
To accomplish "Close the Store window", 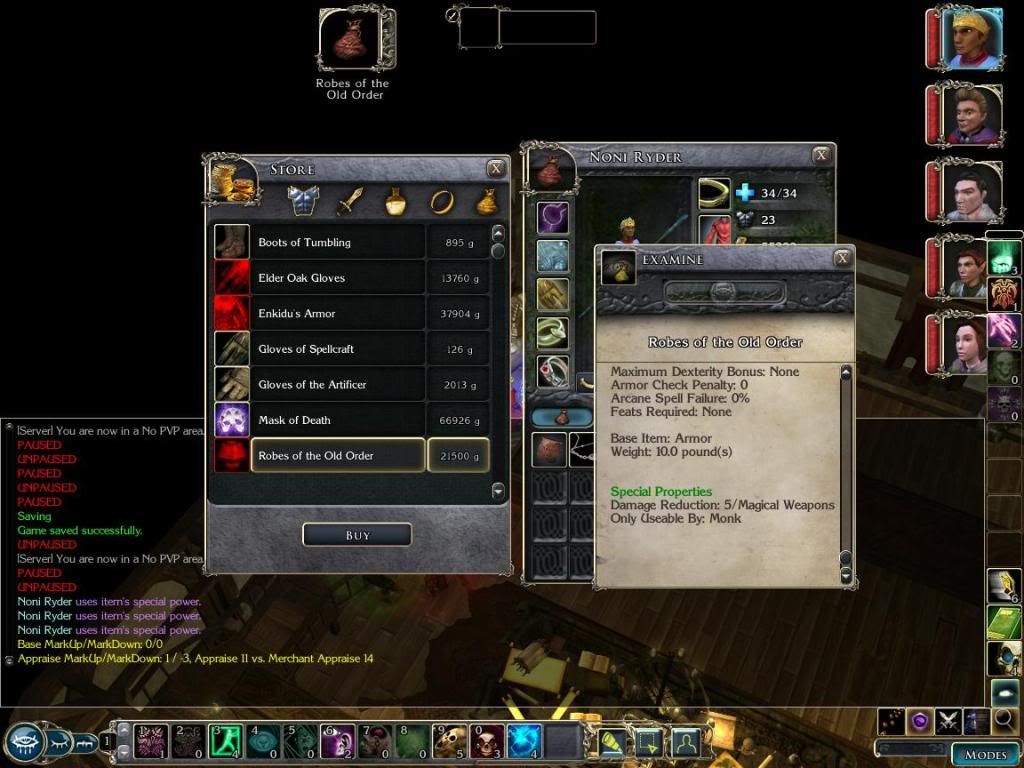I will tap(496, 169).
